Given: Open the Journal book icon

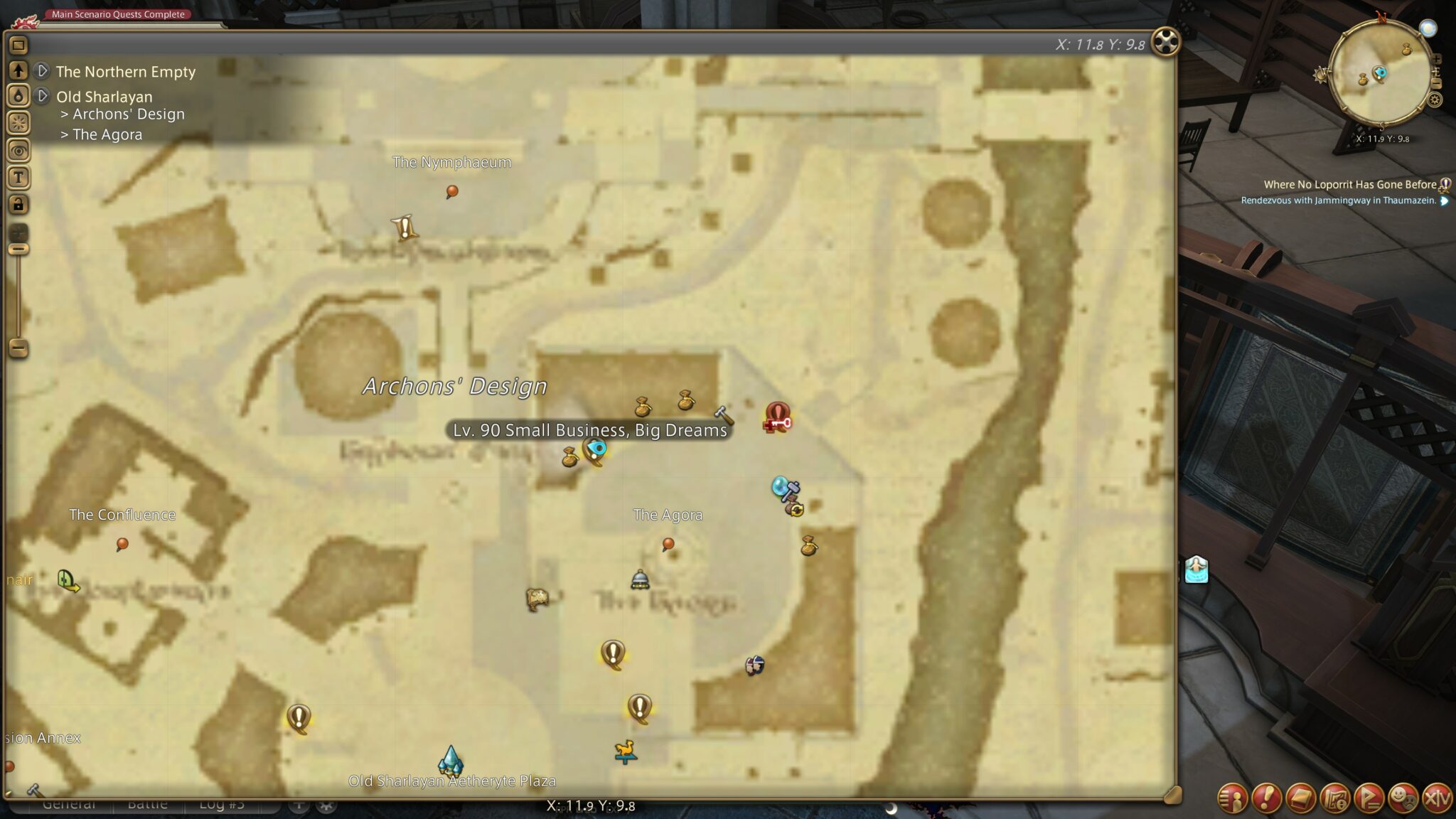Looking at the screenshot, I should tap(1300, 797).
